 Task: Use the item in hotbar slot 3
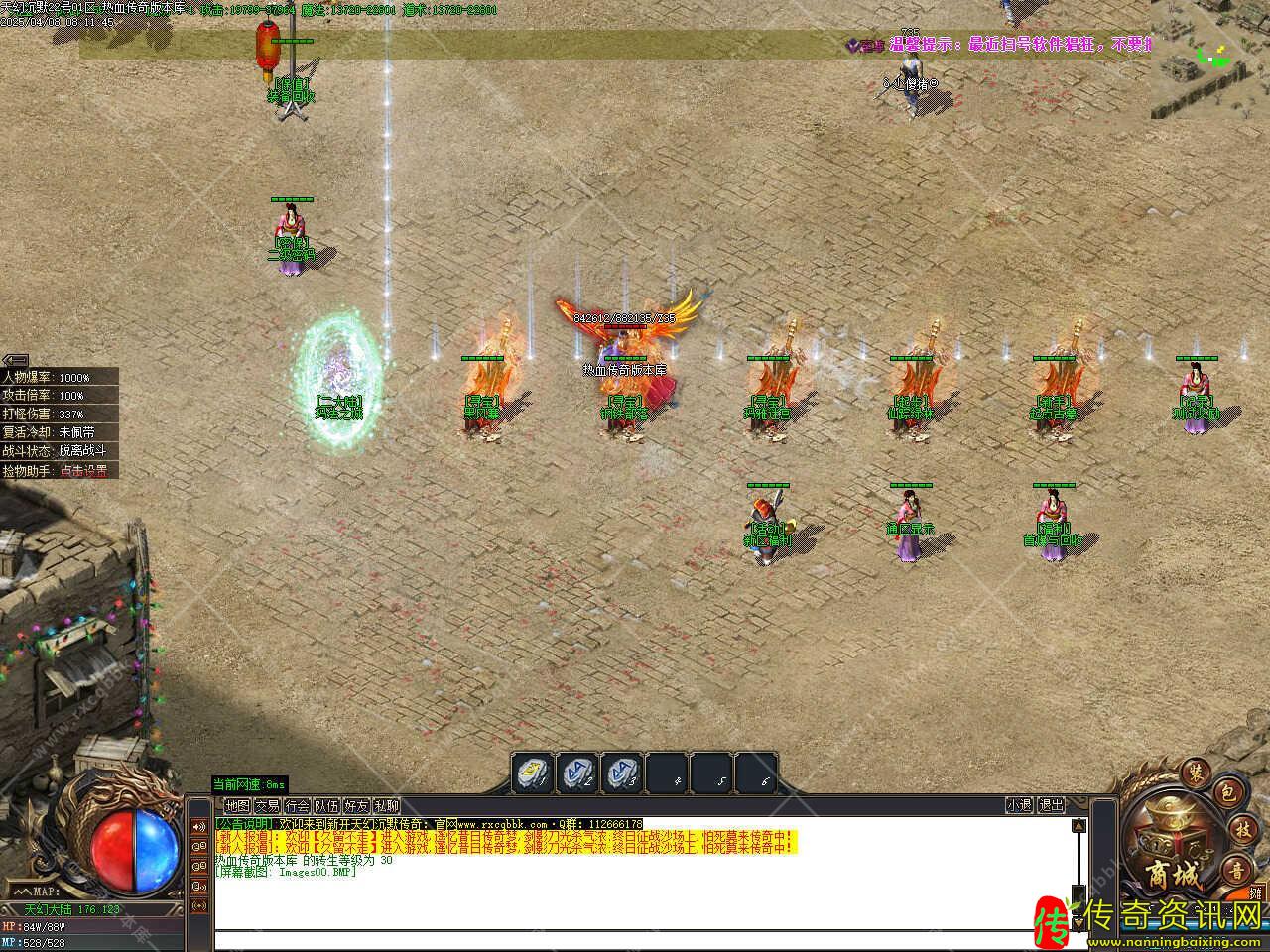coord(623,773)
